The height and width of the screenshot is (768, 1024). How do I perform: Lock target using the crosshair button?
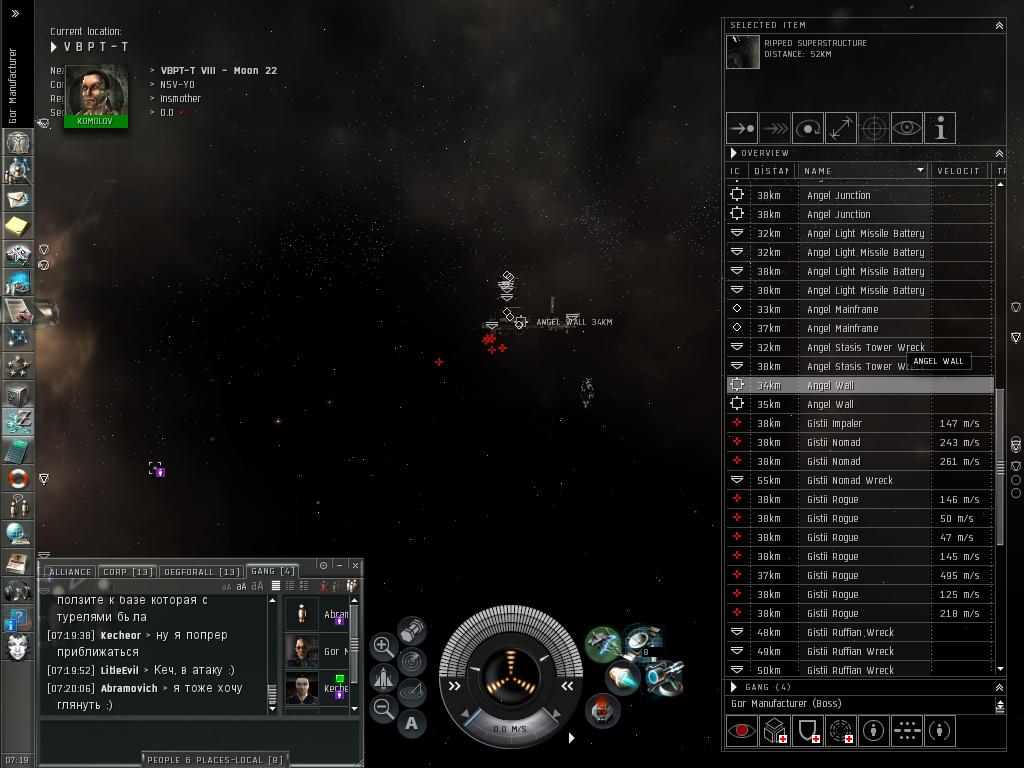tap(874, 128)
